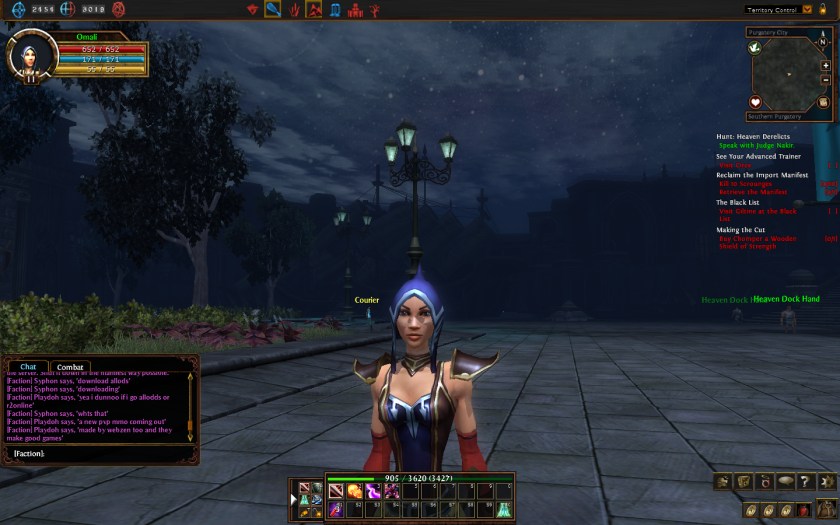Screen dimensions: 840x525
Task: Select 'The Black List' quest entry
Action: [737, 202]
